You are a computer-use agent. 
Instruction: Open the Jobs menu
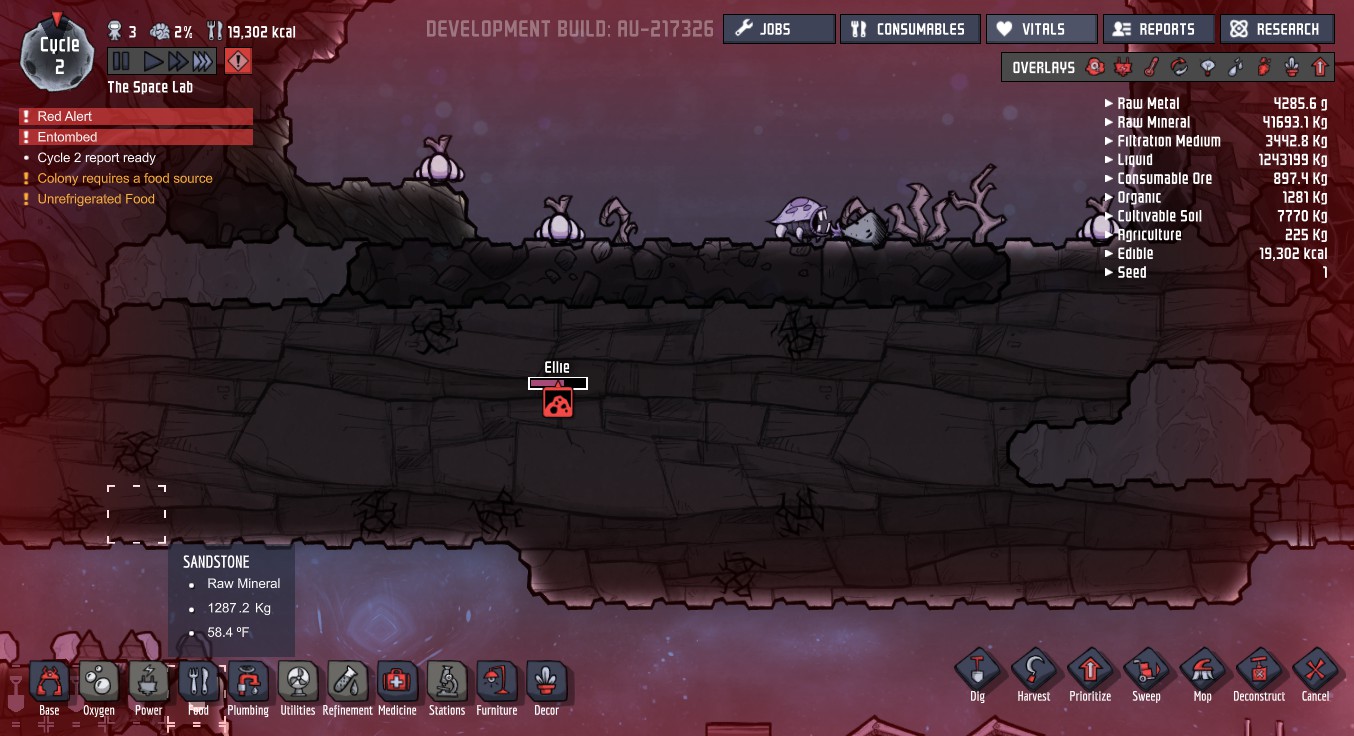tap(778, 29)
